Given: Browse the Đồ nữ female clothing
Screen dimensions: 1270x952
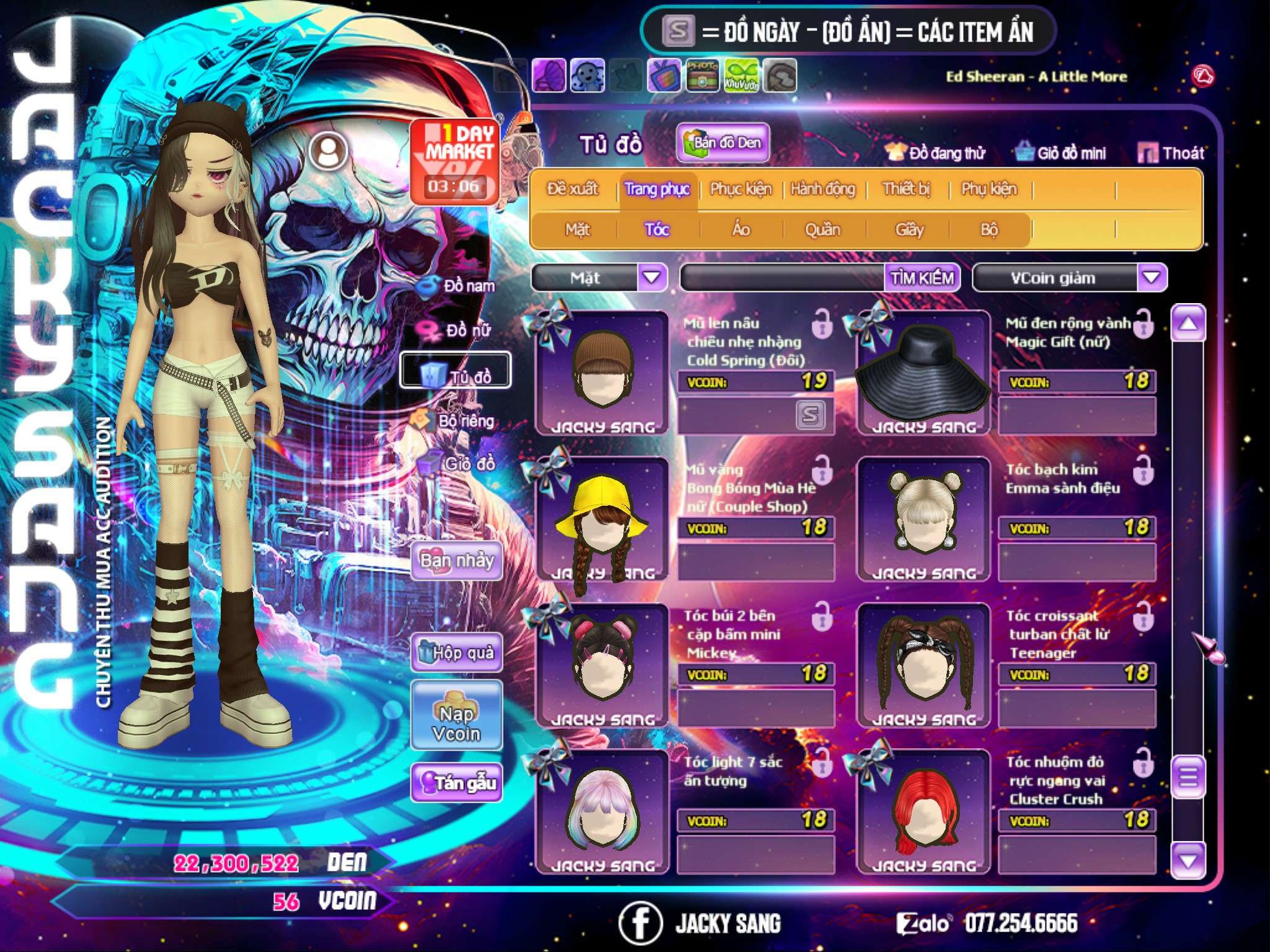Looking at the screenshot, I should coord(458,330).
